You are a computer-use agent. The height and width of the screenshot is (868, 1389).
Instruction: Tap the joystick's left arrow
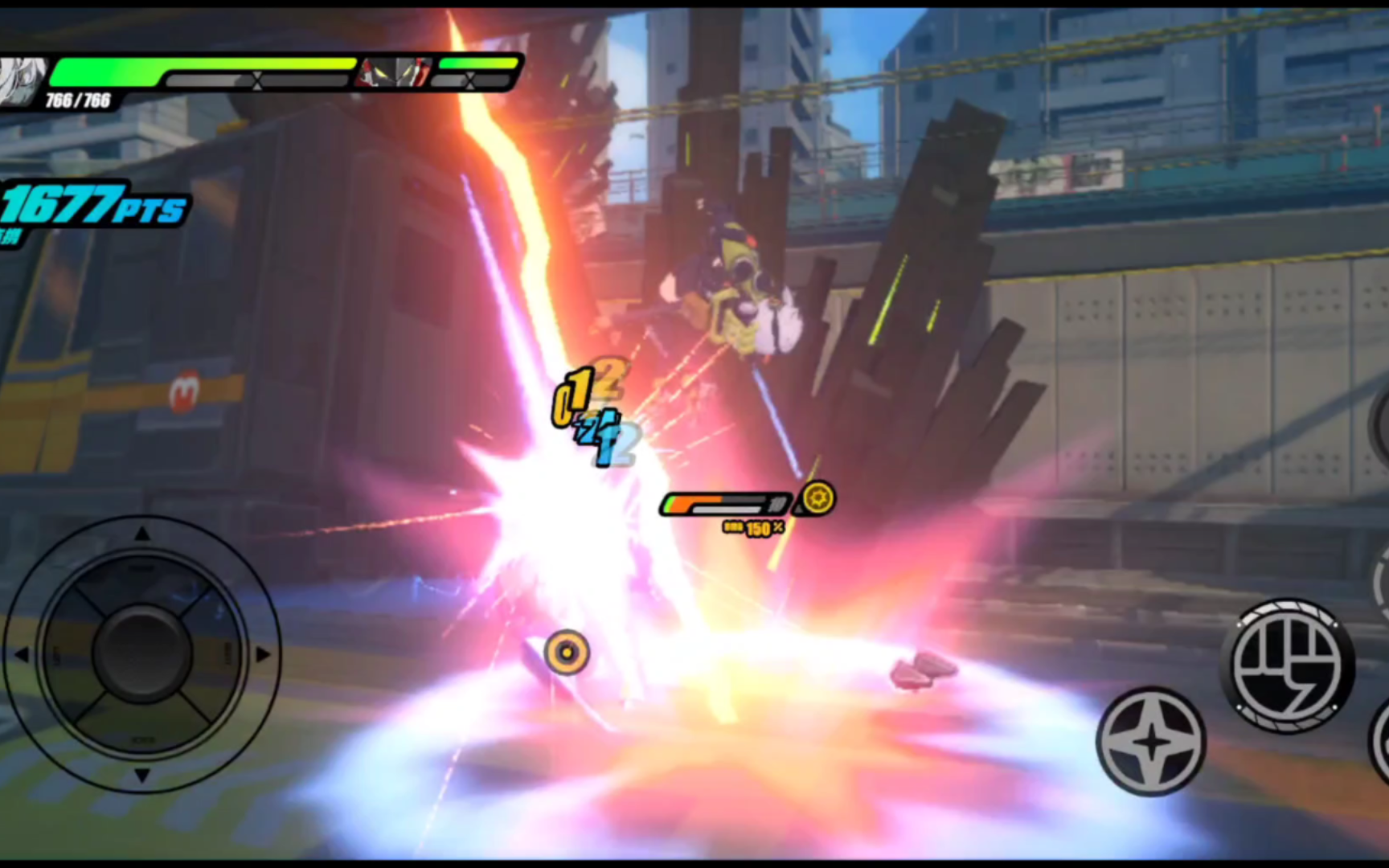(22, 655)
